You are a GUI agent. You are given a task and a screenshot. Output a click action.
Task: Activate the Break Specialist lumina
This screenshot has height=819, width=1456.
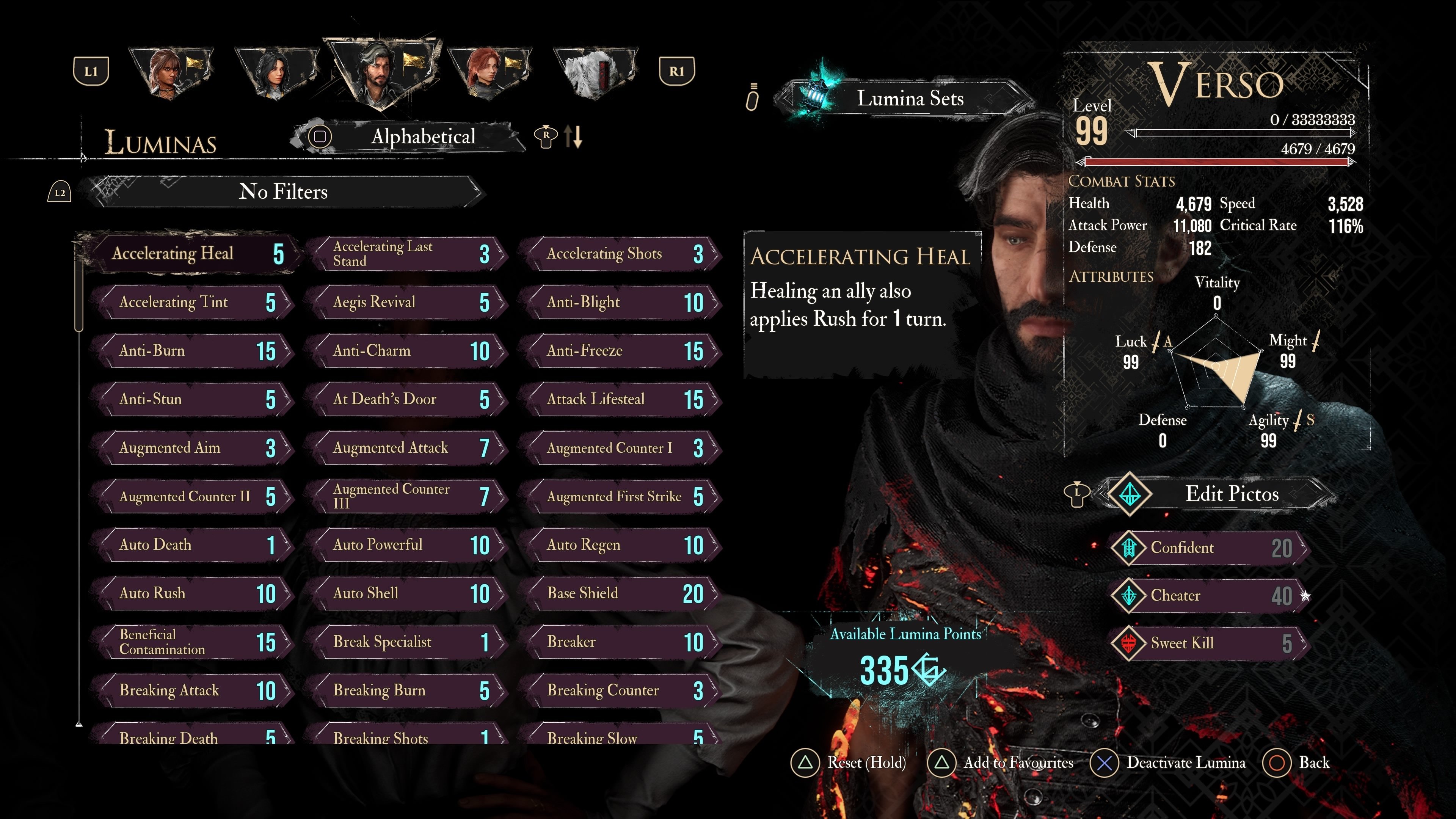[x=406, y=642]
